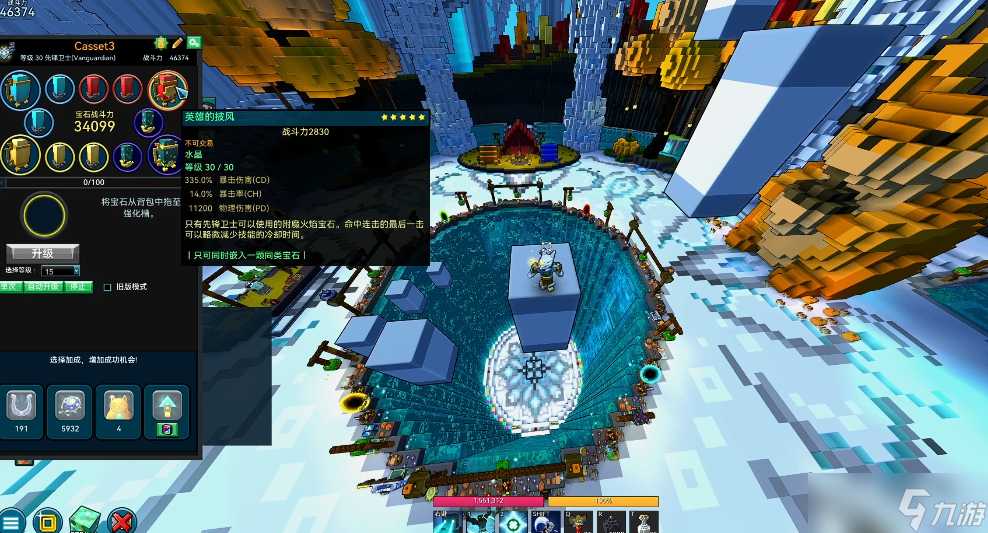Image resolution: width=988 pixels, height=533 pixels.
Task: Open the green gear settings icon
Action: [x=161, y=44]
